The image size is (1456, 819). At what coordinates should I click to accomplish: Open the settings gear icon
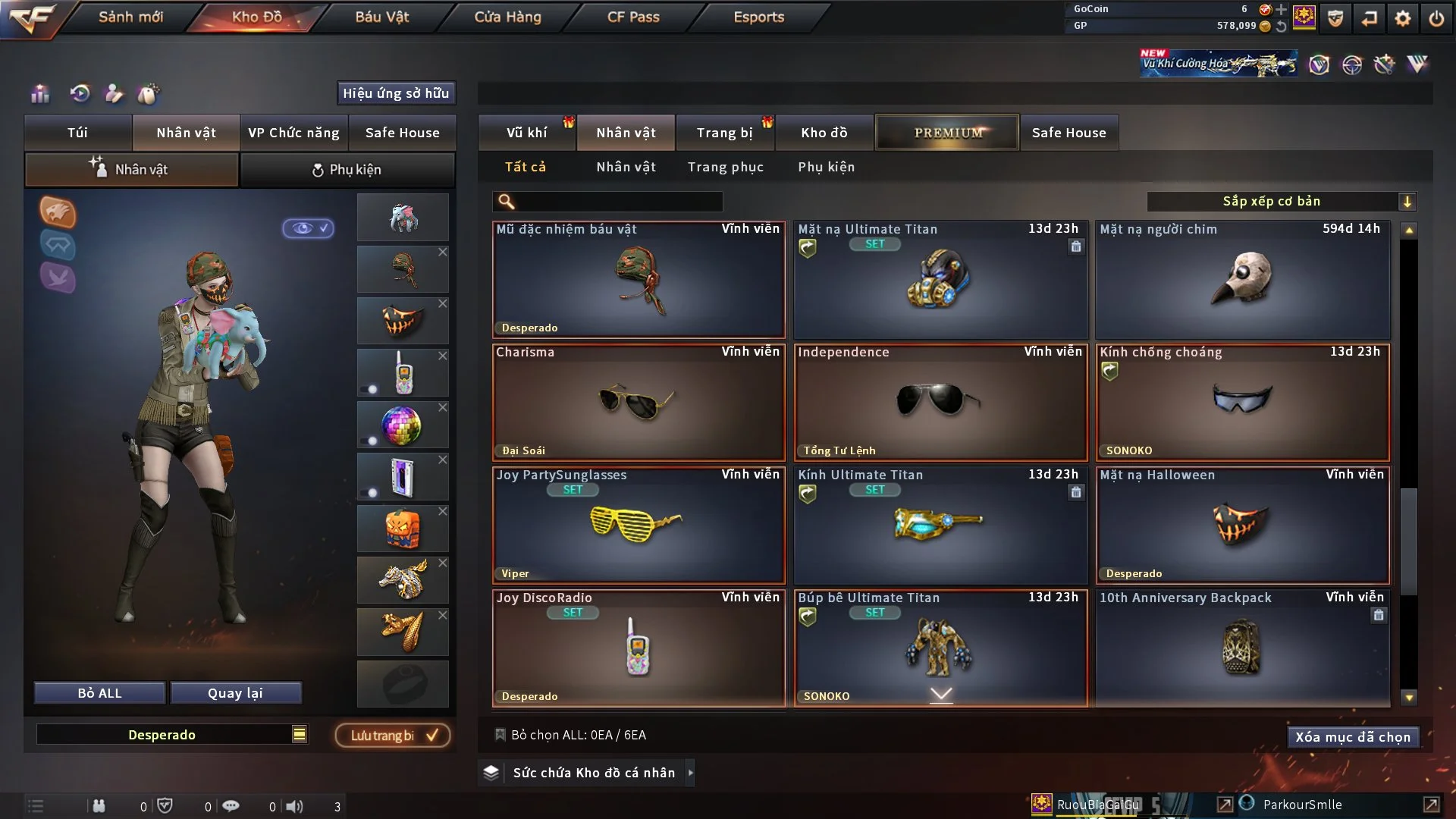coord(1402,18)
